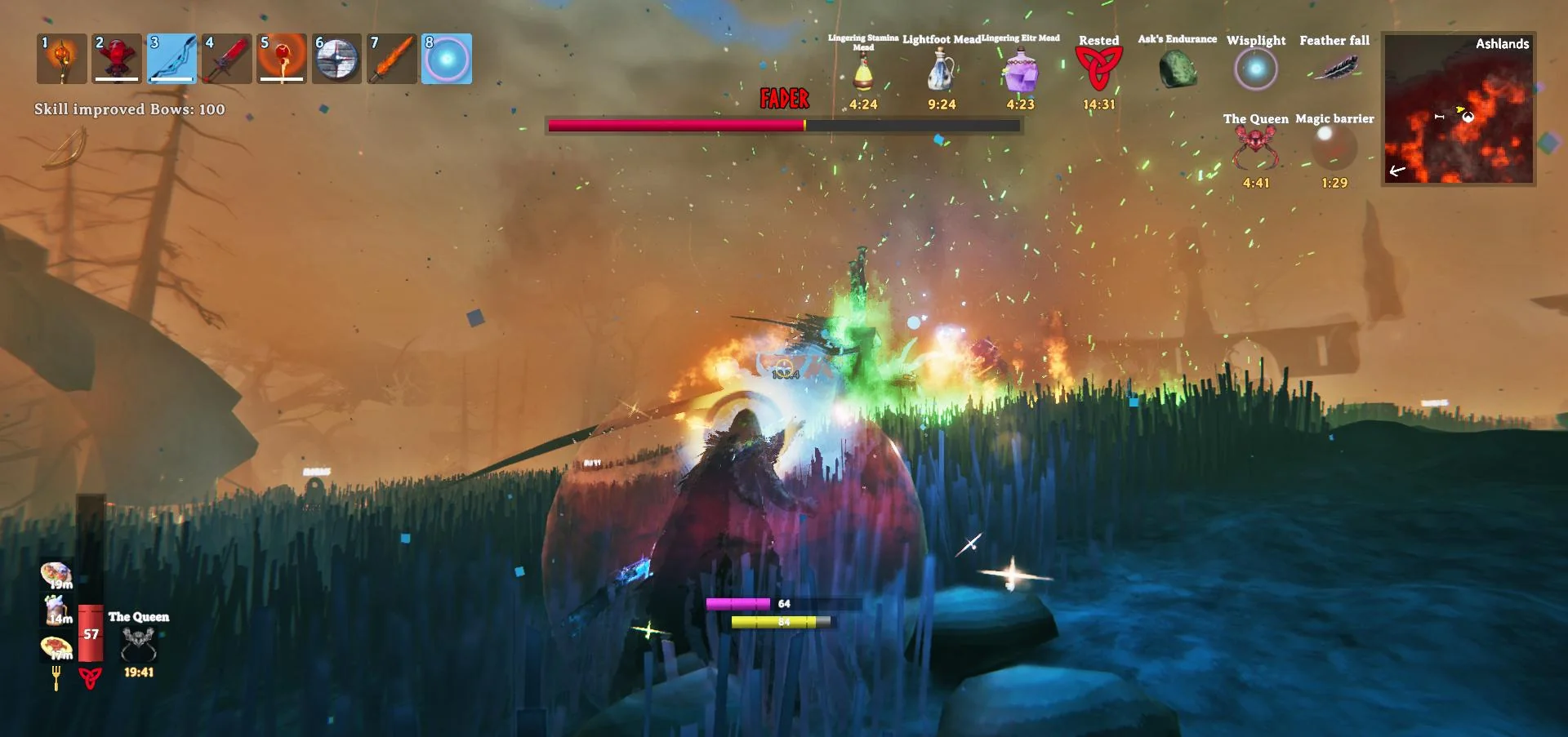Select the fire staff in hotbar slot 1

coord(62,59)
